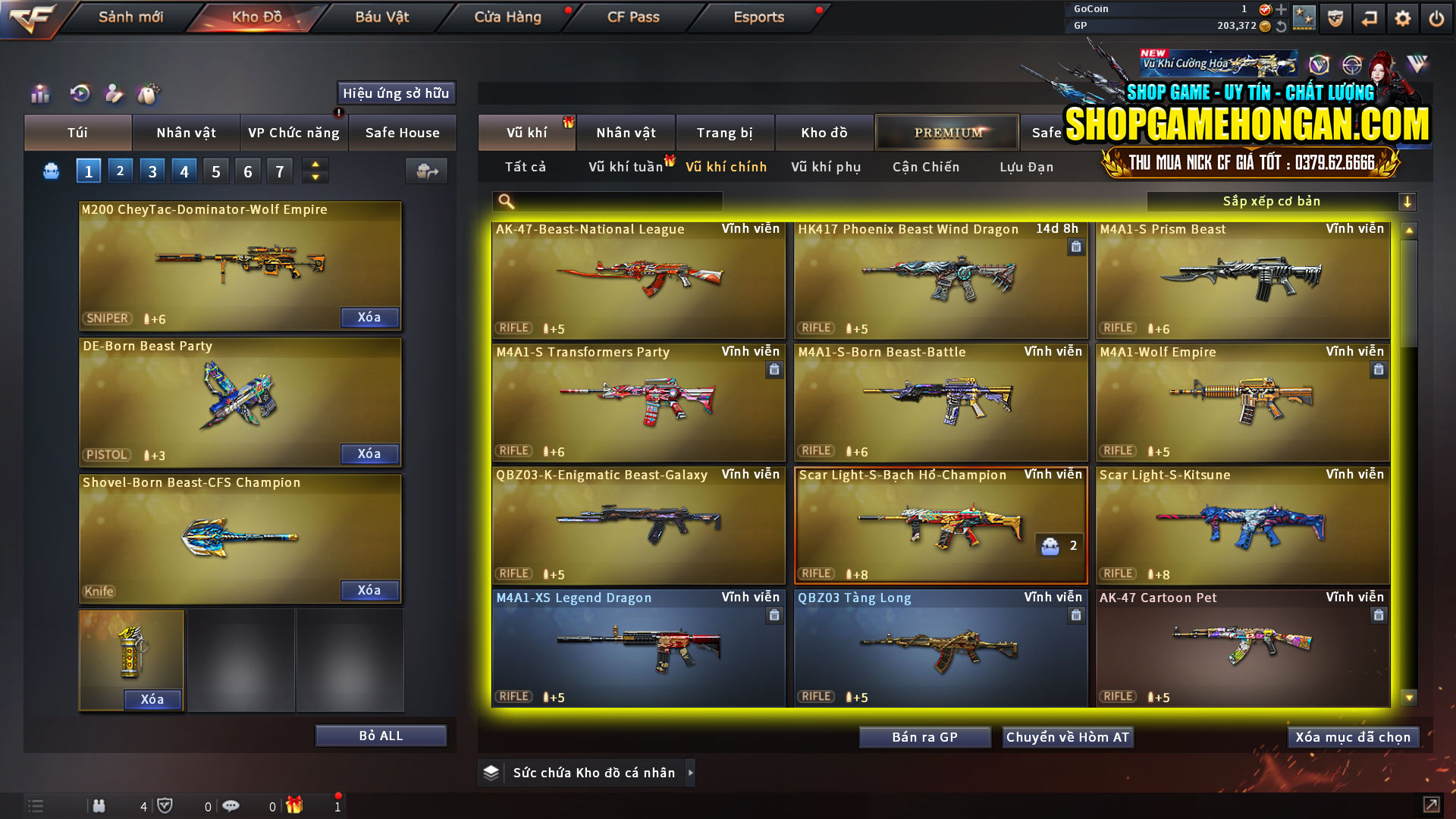Click the weapon search input field
1456x819 pixels.
click(x=607, y=201)
